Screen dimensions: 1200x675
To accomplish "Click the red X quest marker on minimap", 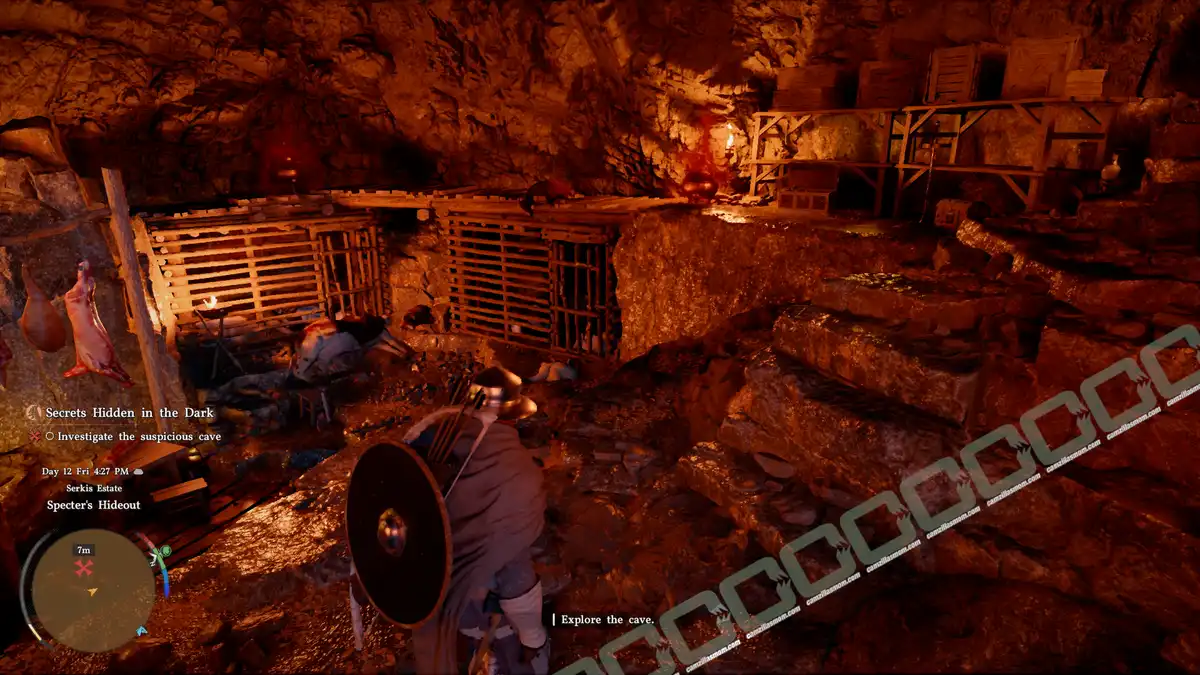I will (x=84, y=568).
